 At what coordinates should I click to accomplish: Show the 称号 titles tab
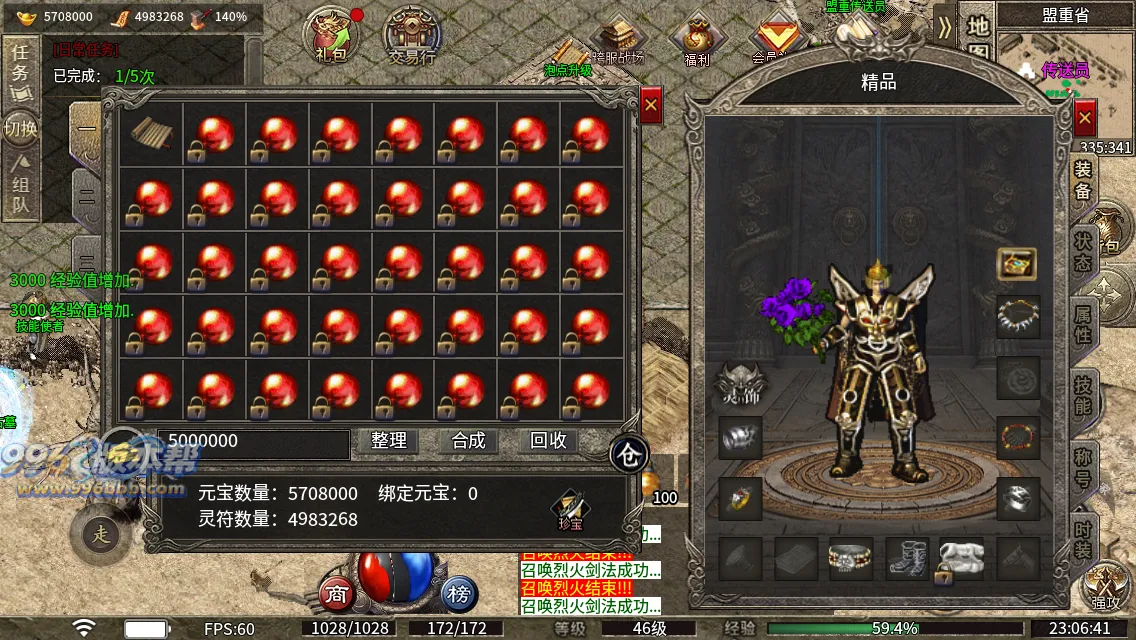1083,467
